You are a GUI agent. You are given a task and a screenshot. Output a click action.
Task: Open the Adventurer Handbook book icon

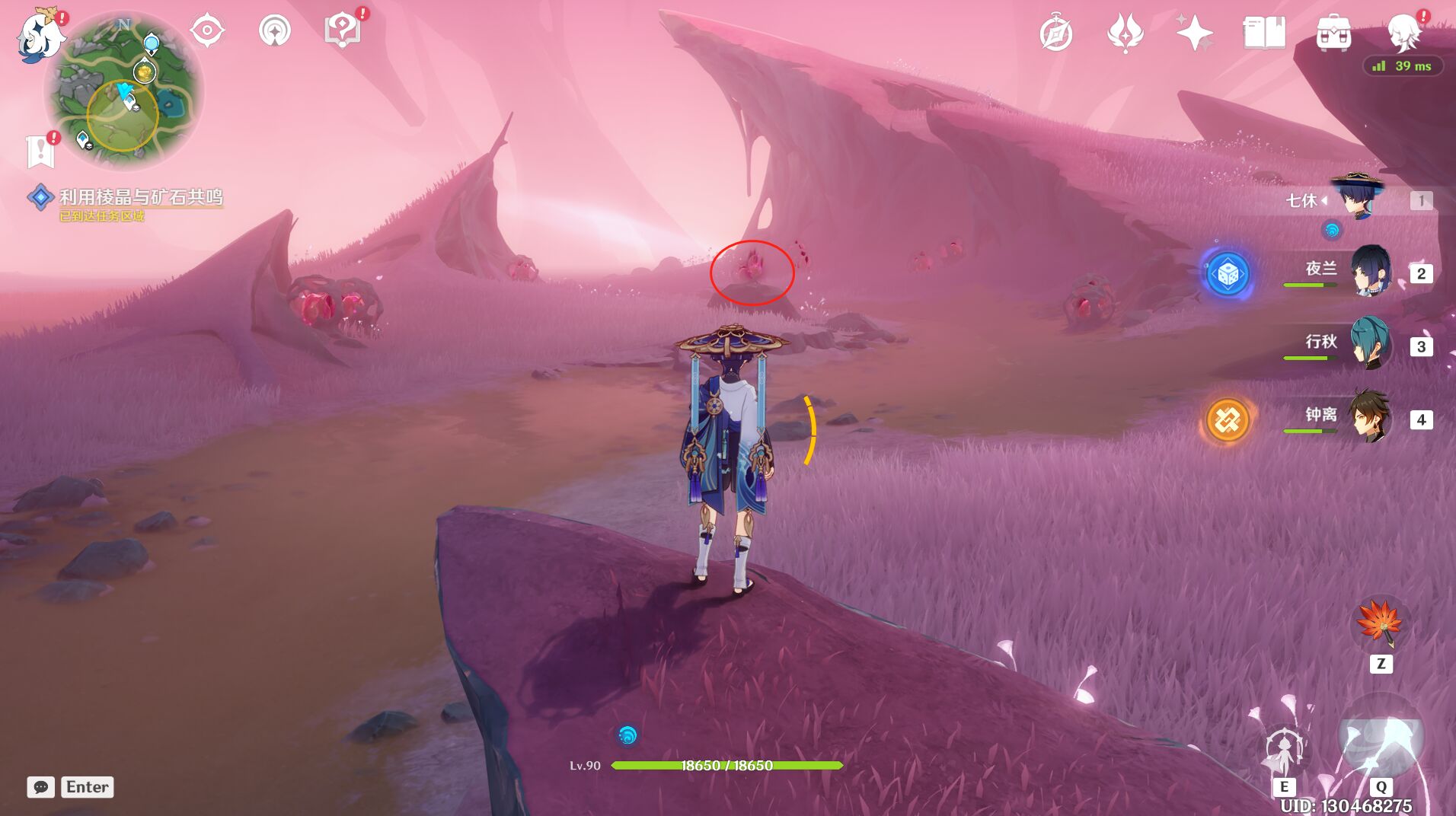[x=1264, y=33]
